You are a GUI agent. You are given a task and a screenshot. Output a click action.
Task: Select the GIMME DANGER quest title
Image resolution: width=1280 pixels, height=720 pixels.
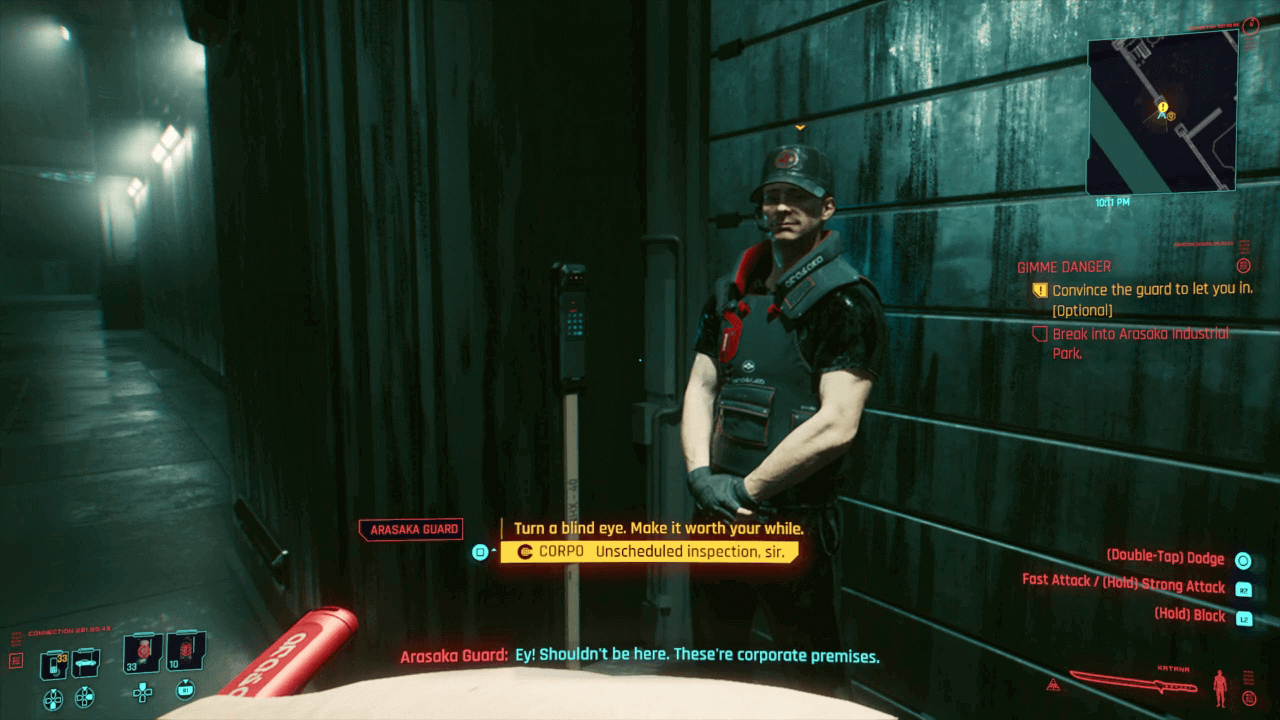point(1063,266)
